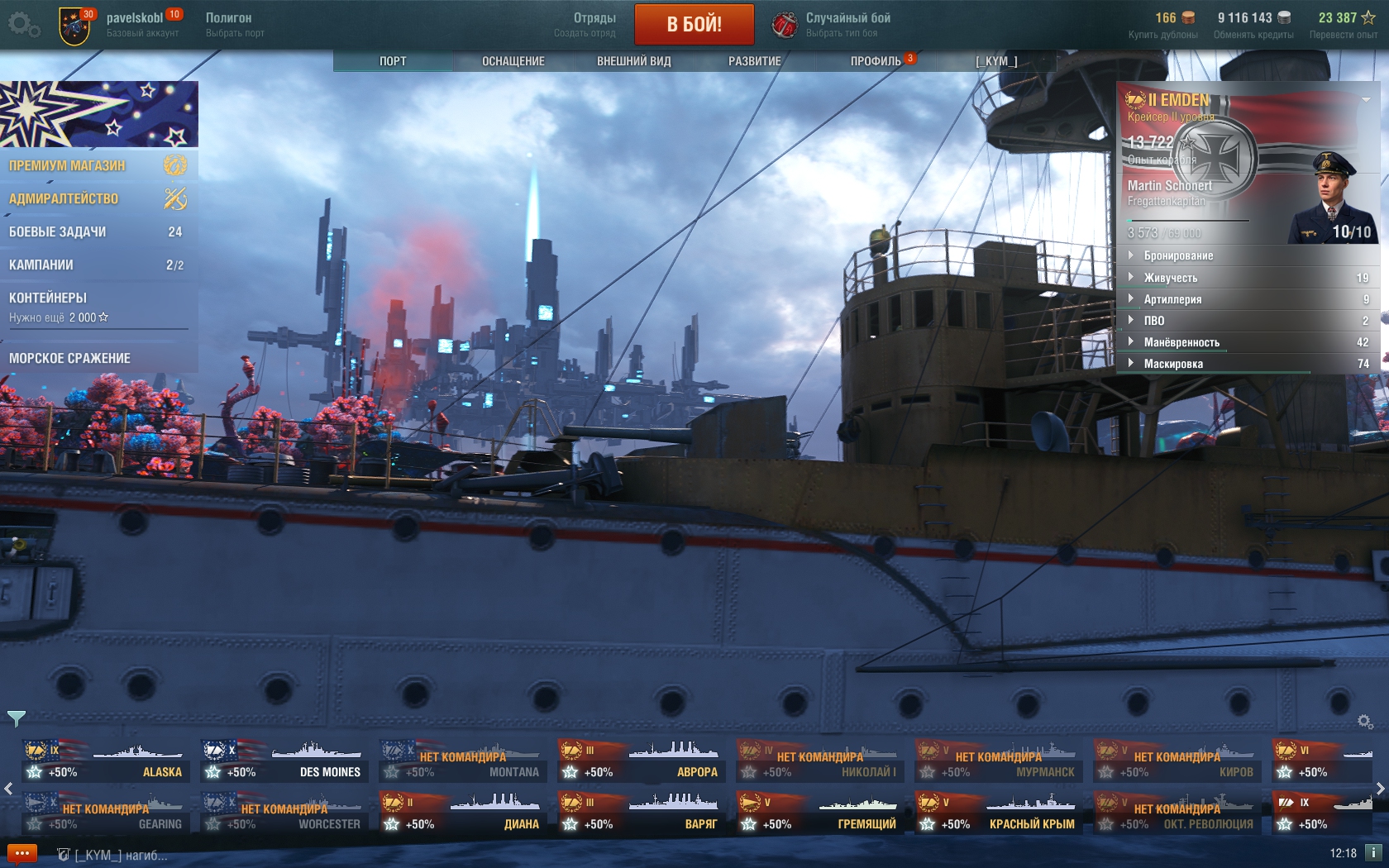Image resolution: width=1389 pixels, height=868 pixels.
Task: Open the ВНЕШНИЙ ВИД tab
Action: click(634, 61)
